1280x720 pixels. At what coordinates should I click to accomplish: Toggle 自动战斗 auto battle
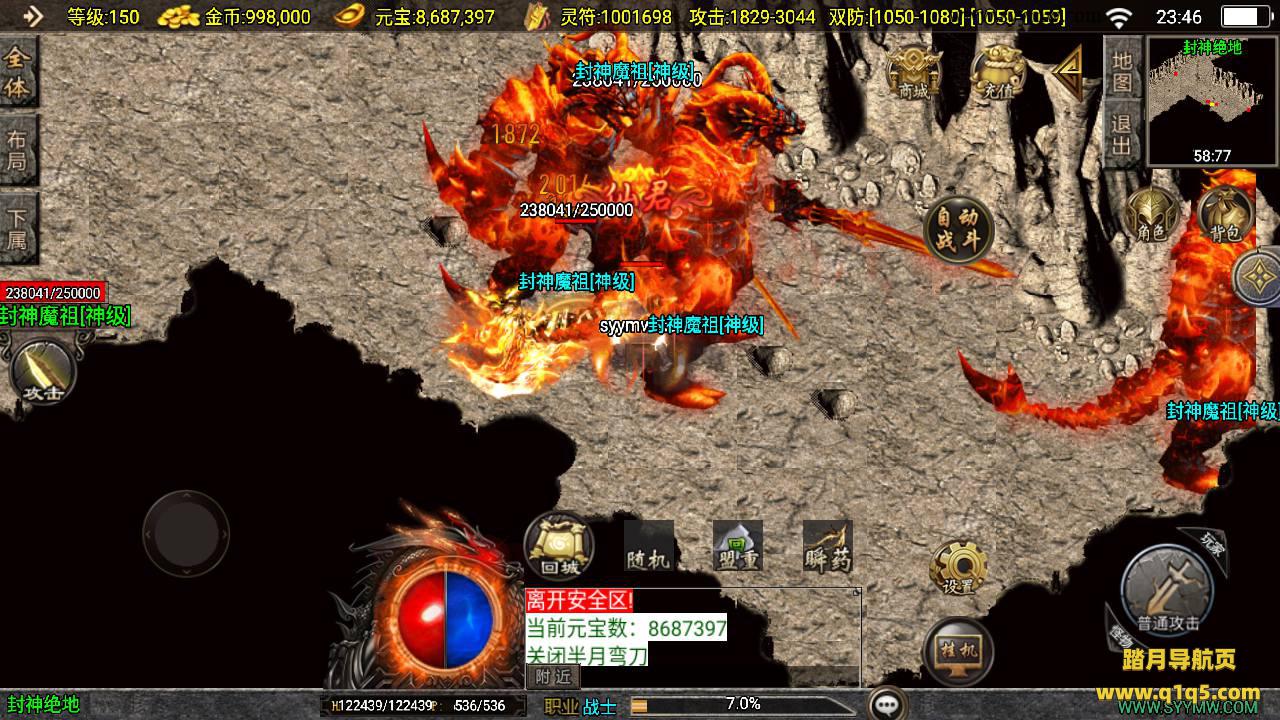(958, 230)
